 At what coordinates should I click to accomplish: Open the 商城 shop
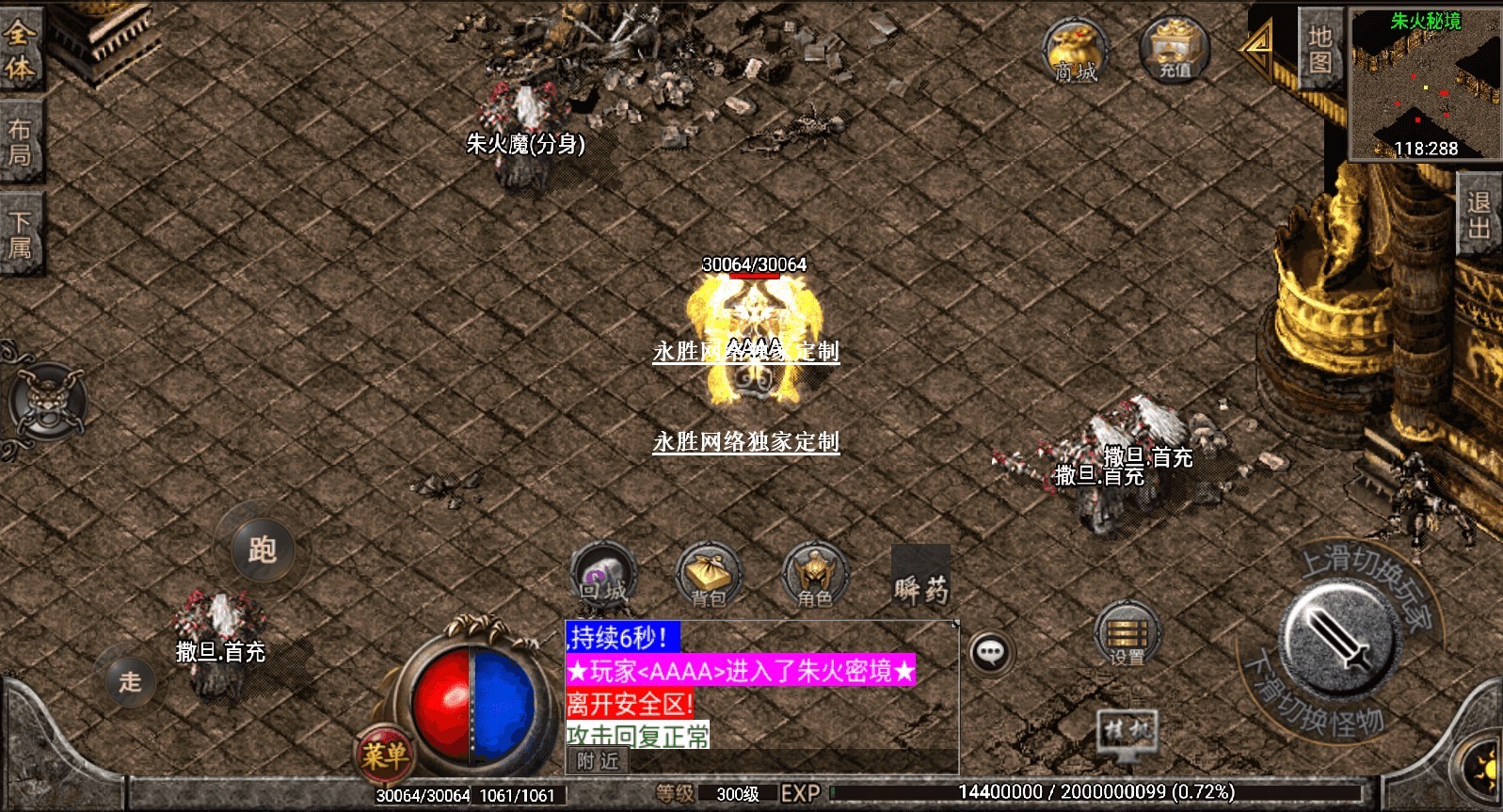point(1075,51)
